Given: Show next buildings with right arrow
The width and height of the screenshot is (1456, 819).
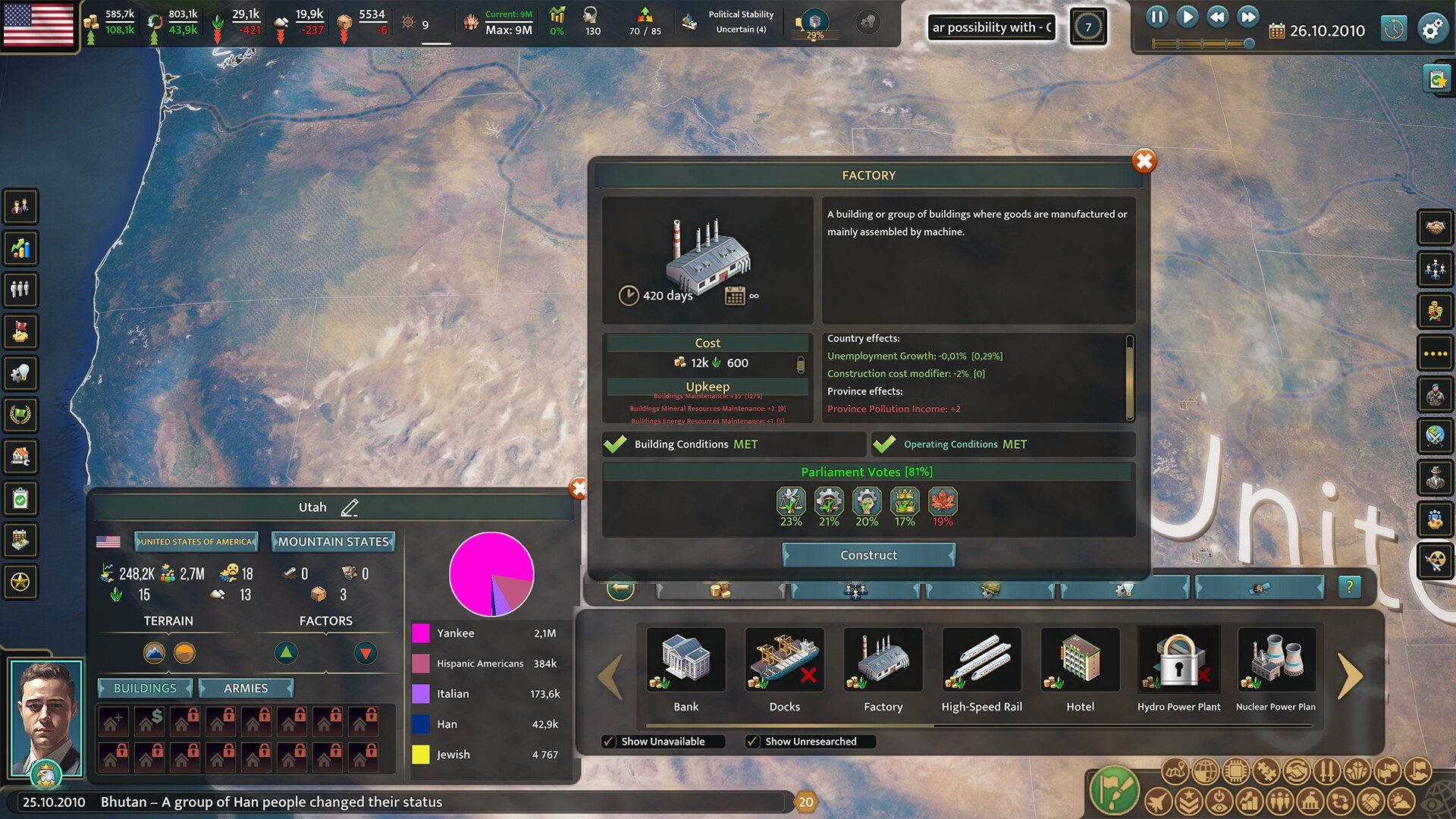Looking at the screenshot, I should coord(1349,676).
